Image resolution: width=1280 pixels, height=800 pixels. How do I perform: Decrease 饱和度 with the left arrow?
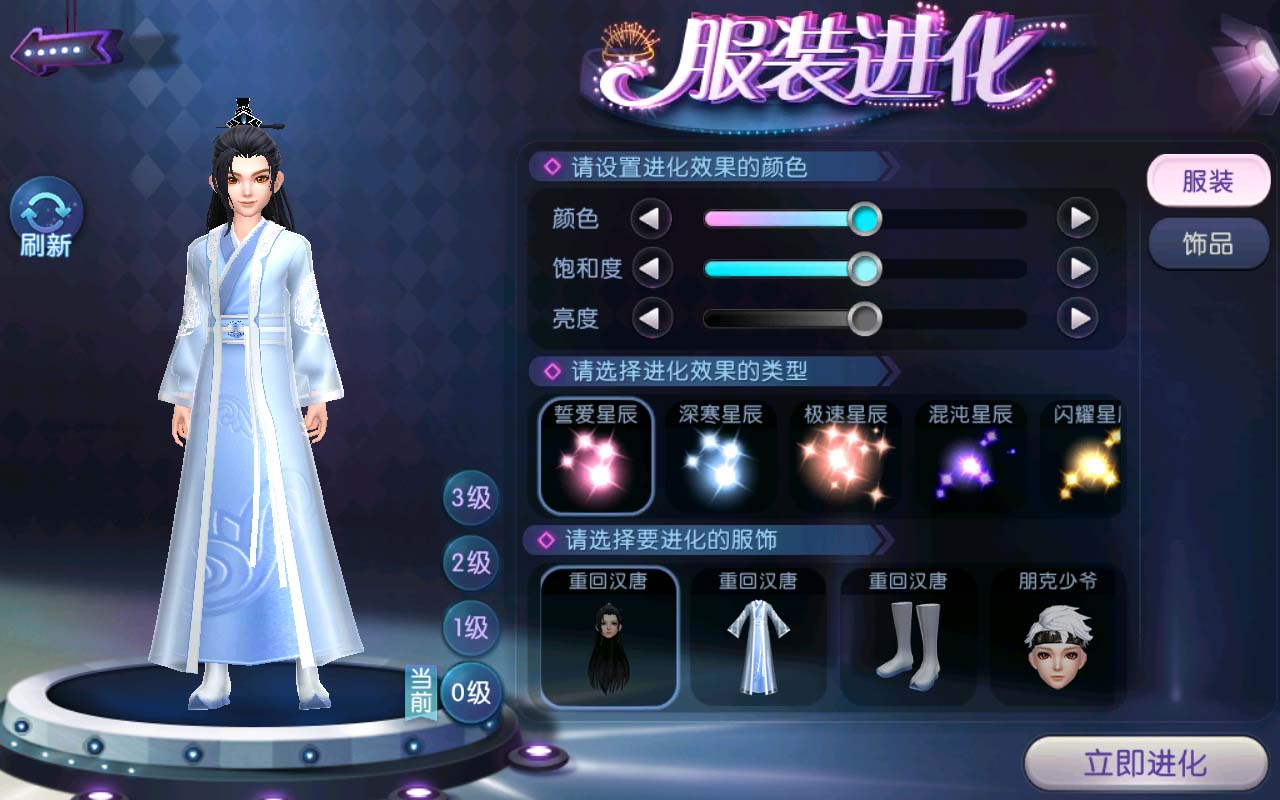click(x=651, y=268)
